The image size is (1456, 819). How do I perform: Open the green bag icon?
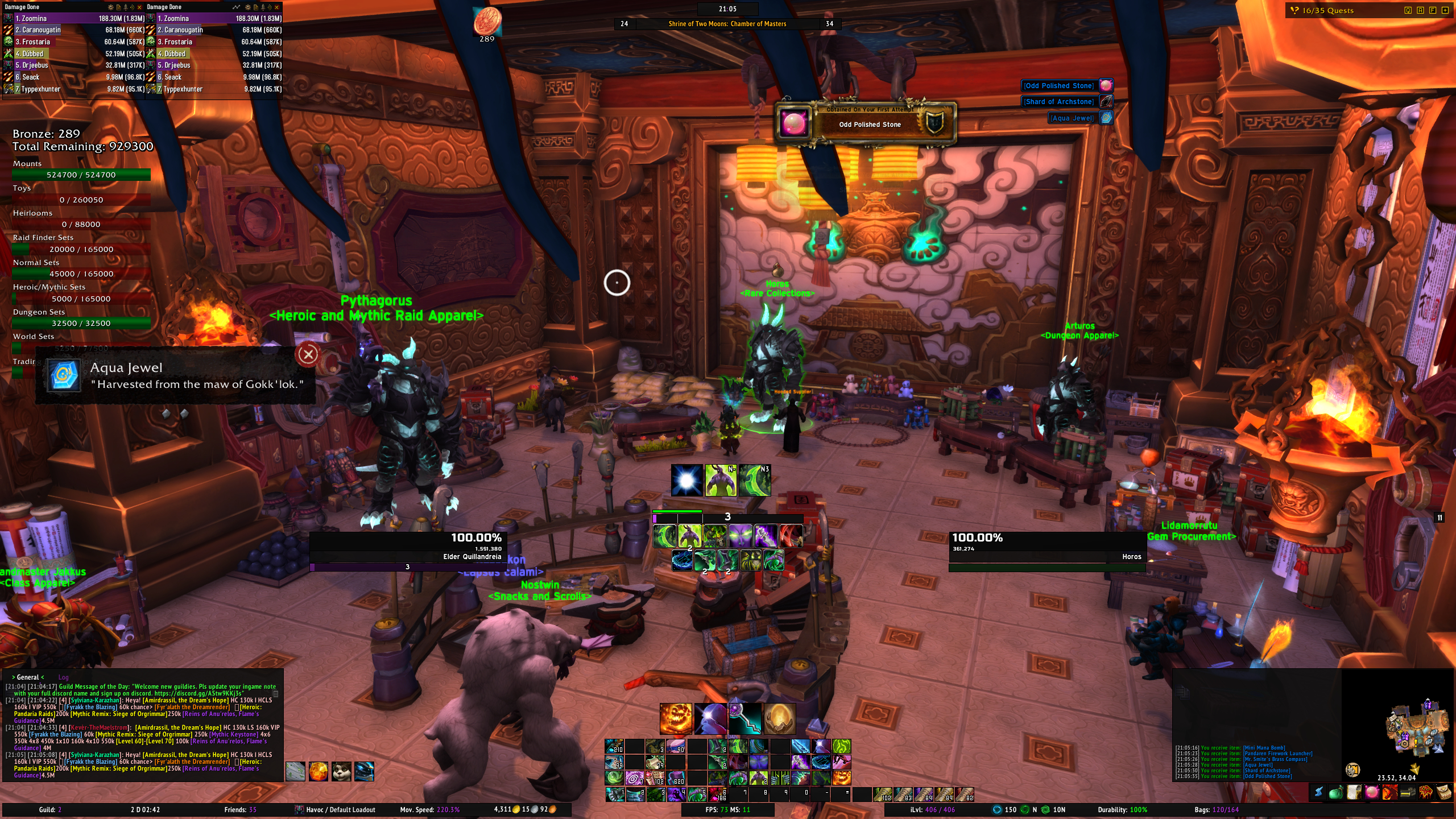click(1336, 792)
